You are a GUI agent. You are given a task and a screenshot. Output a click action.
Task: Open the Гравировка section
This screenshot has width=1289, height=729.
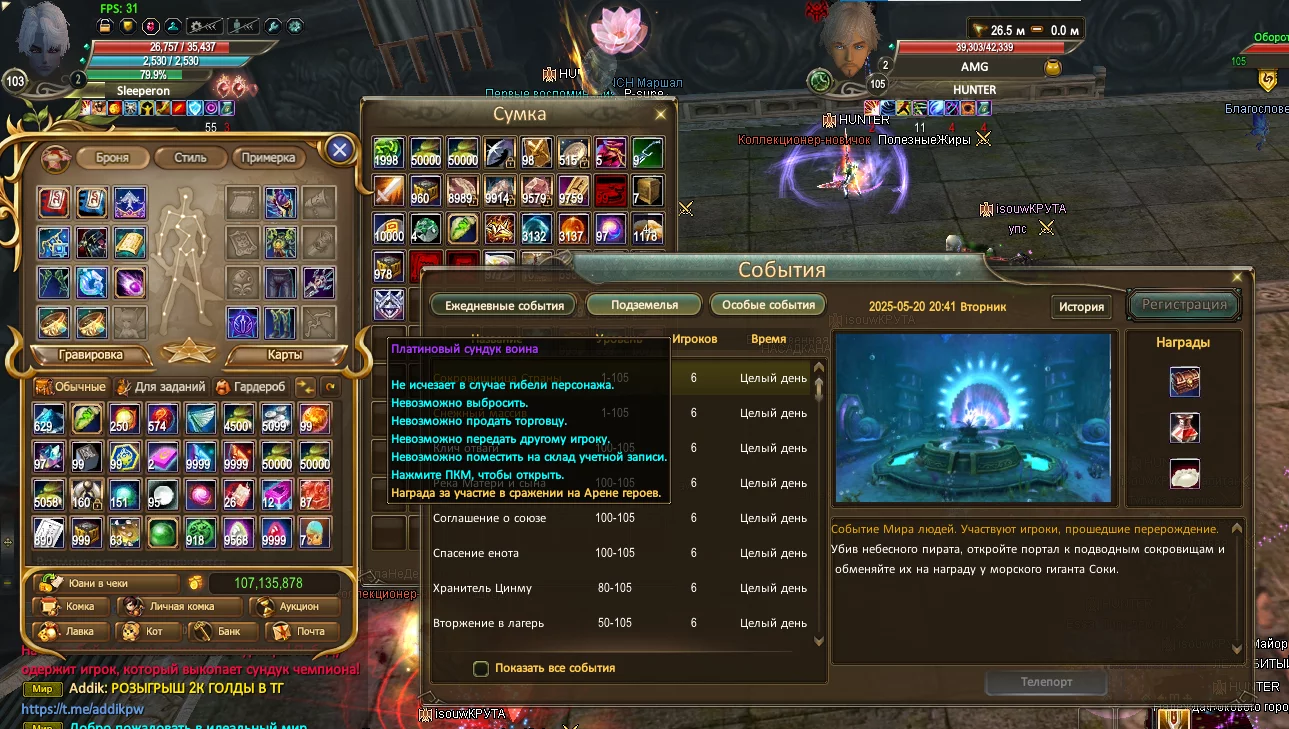[91, 355]
